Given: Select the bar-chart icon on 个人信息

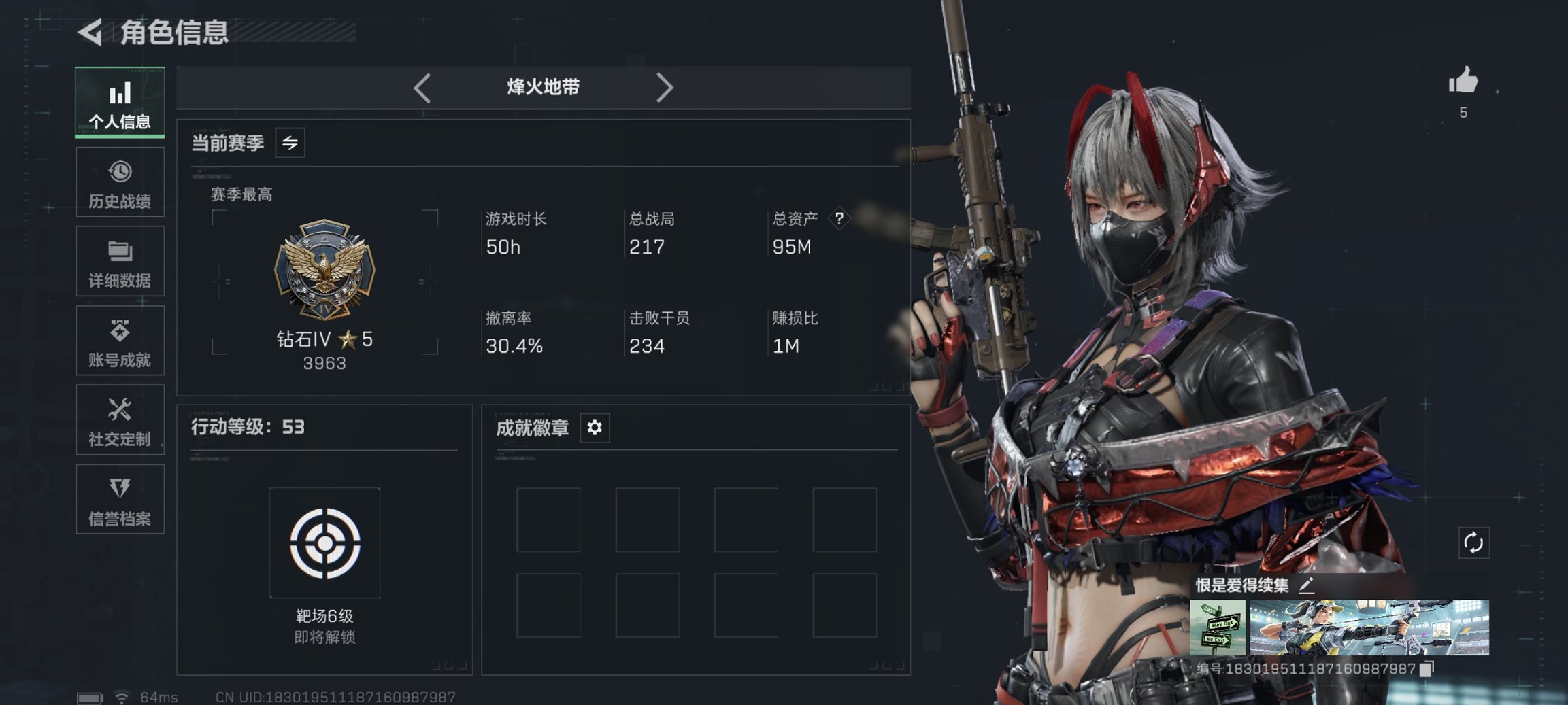Looking at the screenshot, I should coord(120,92).
